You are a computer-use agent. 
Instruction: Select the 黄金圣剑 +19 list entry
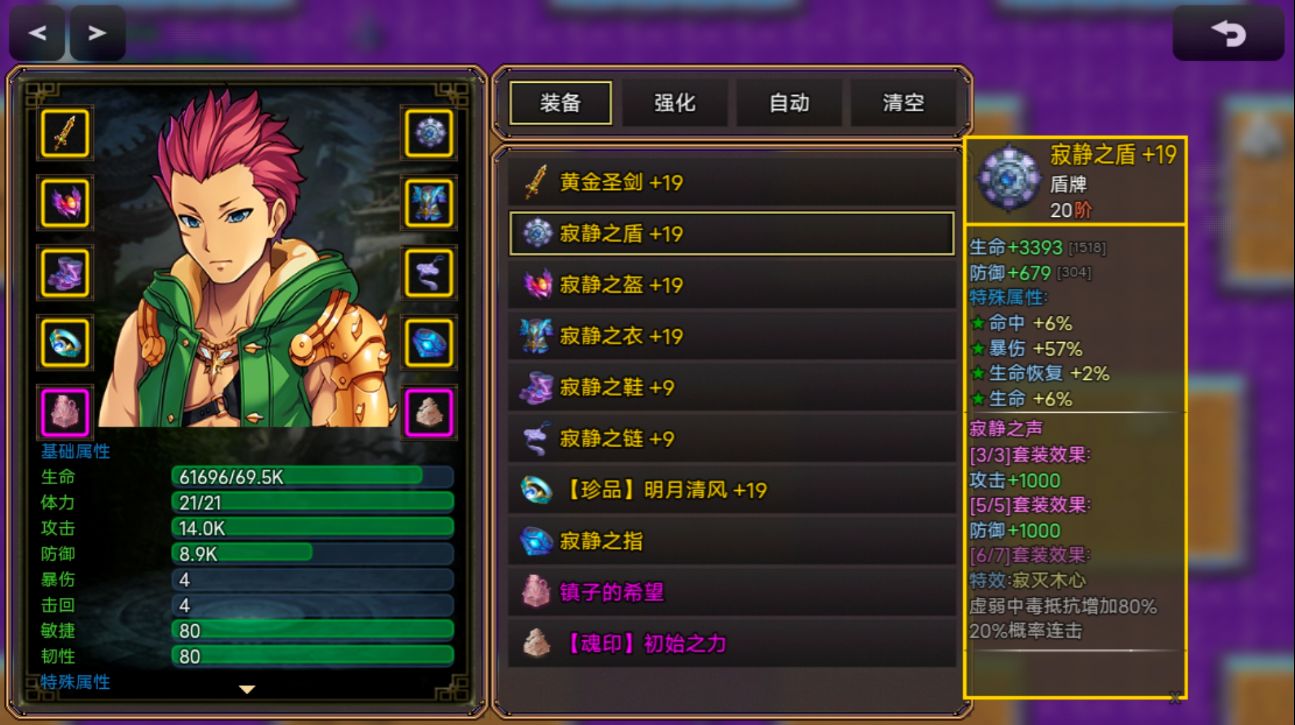(730, 182)
